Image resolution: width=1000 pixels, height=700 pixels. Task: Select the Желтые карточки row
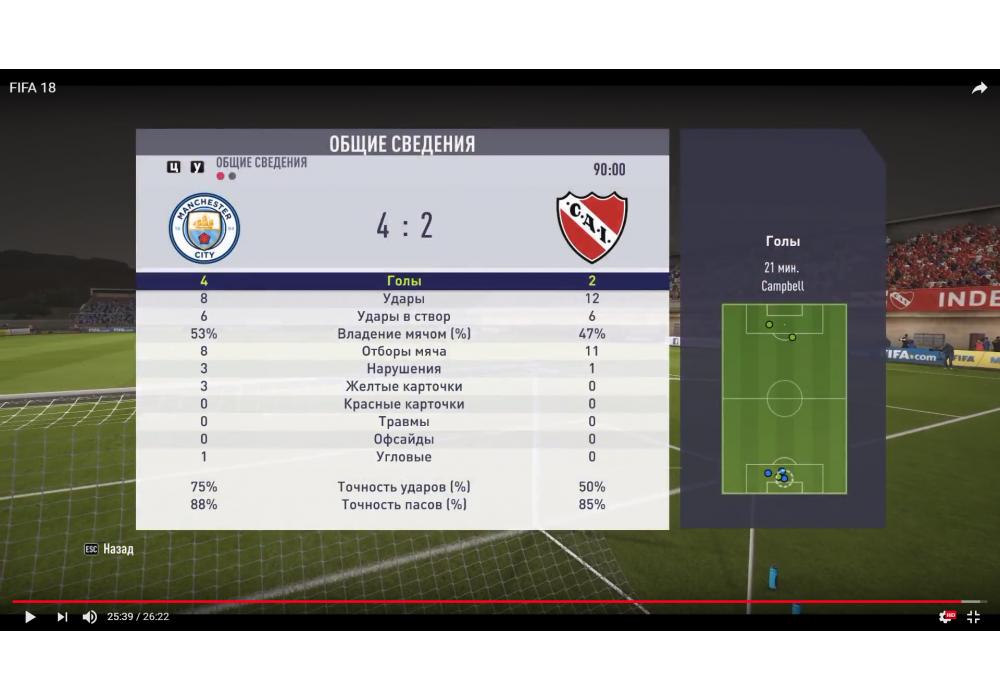point(403,387)
